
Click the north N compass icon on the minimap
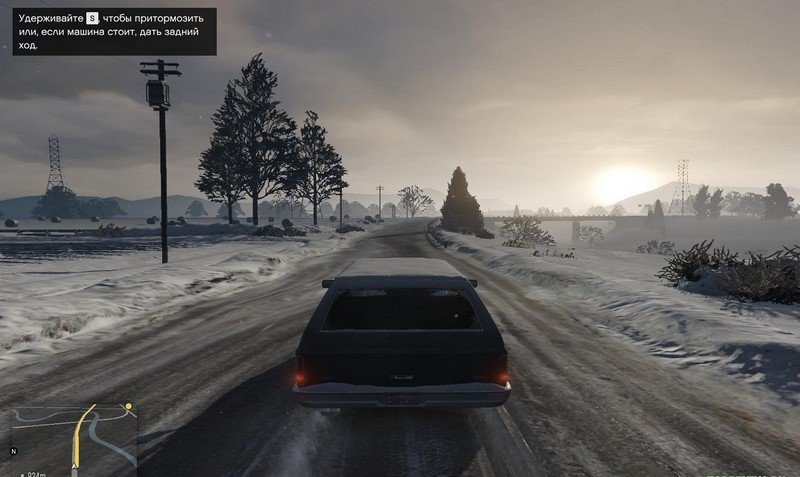[15, 452]
